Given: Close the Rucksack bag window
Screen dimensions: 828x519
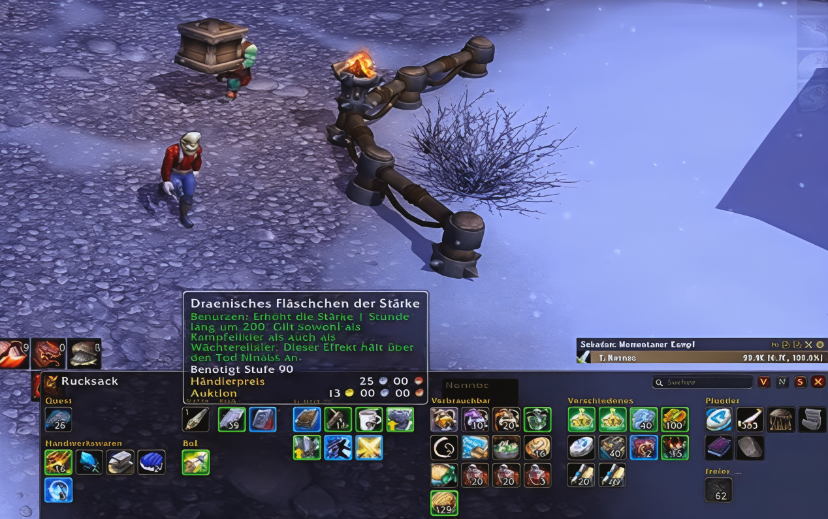Looking at the screenshot, I should coord(818,382).
